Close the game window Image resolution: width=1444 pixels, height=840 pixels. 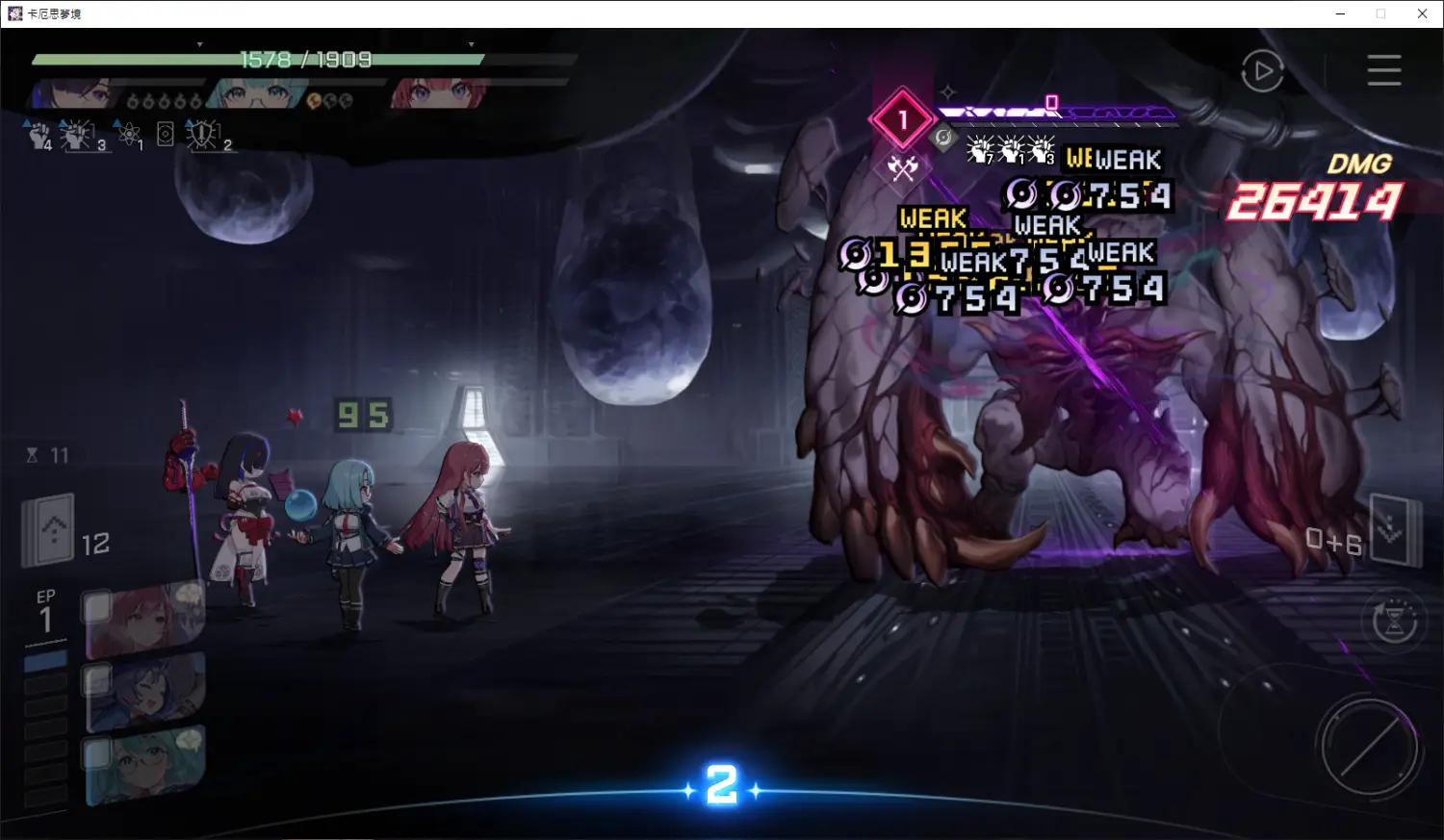1422,13
